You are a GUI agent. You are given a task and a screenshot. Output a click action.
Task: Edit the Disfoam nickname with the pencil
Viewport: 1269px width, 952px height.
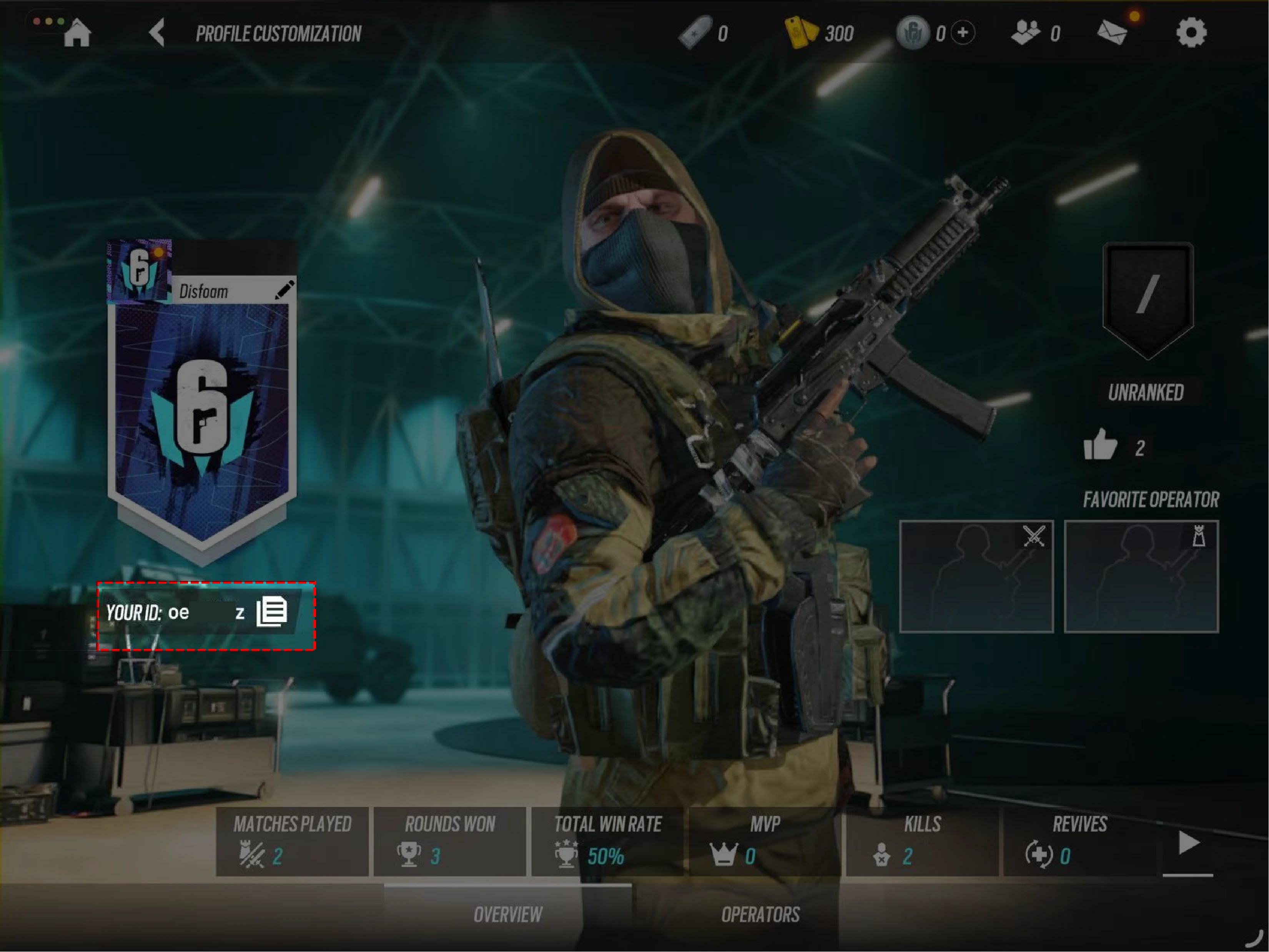coord(284,290)
